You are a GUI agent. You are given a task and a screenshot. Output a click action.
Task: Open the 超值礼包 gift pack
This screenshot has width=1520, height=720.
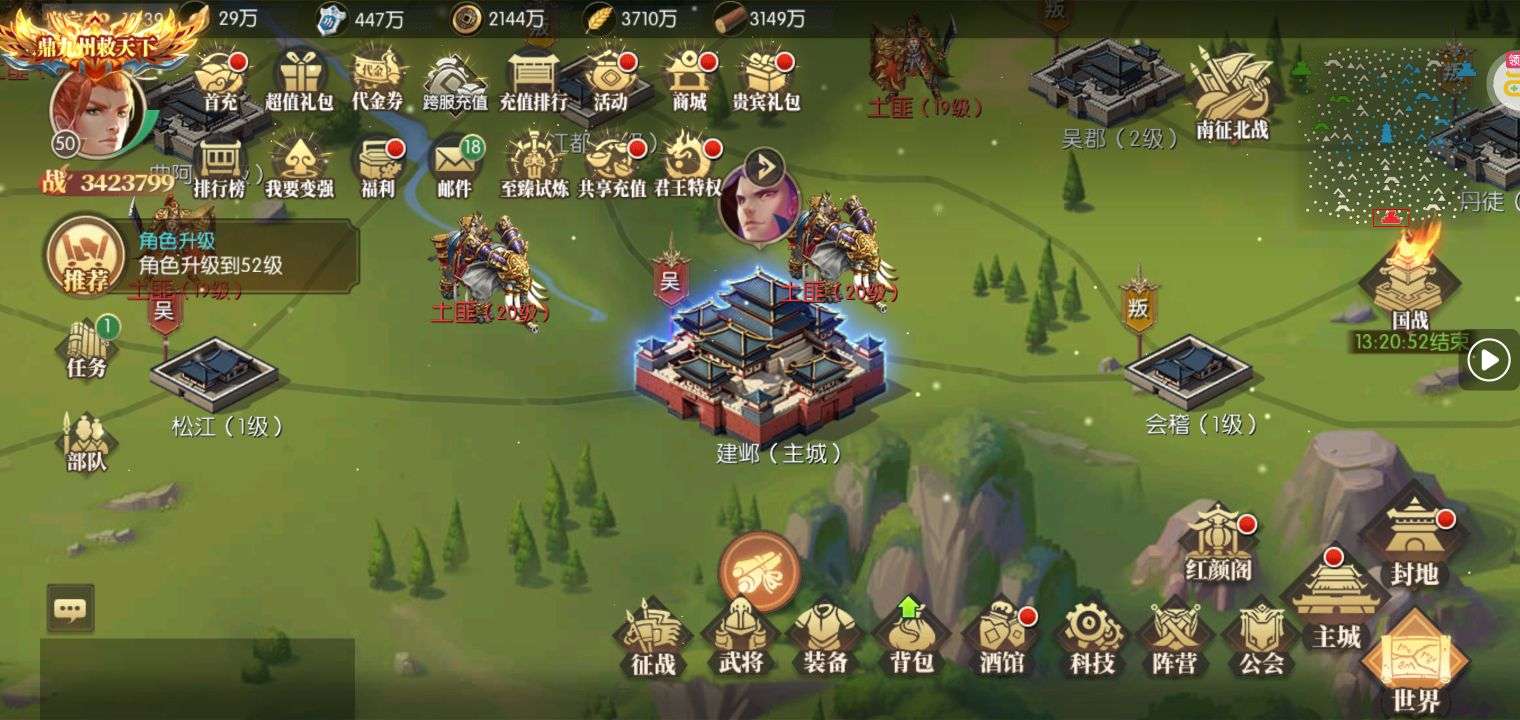[x=298, y=78]
